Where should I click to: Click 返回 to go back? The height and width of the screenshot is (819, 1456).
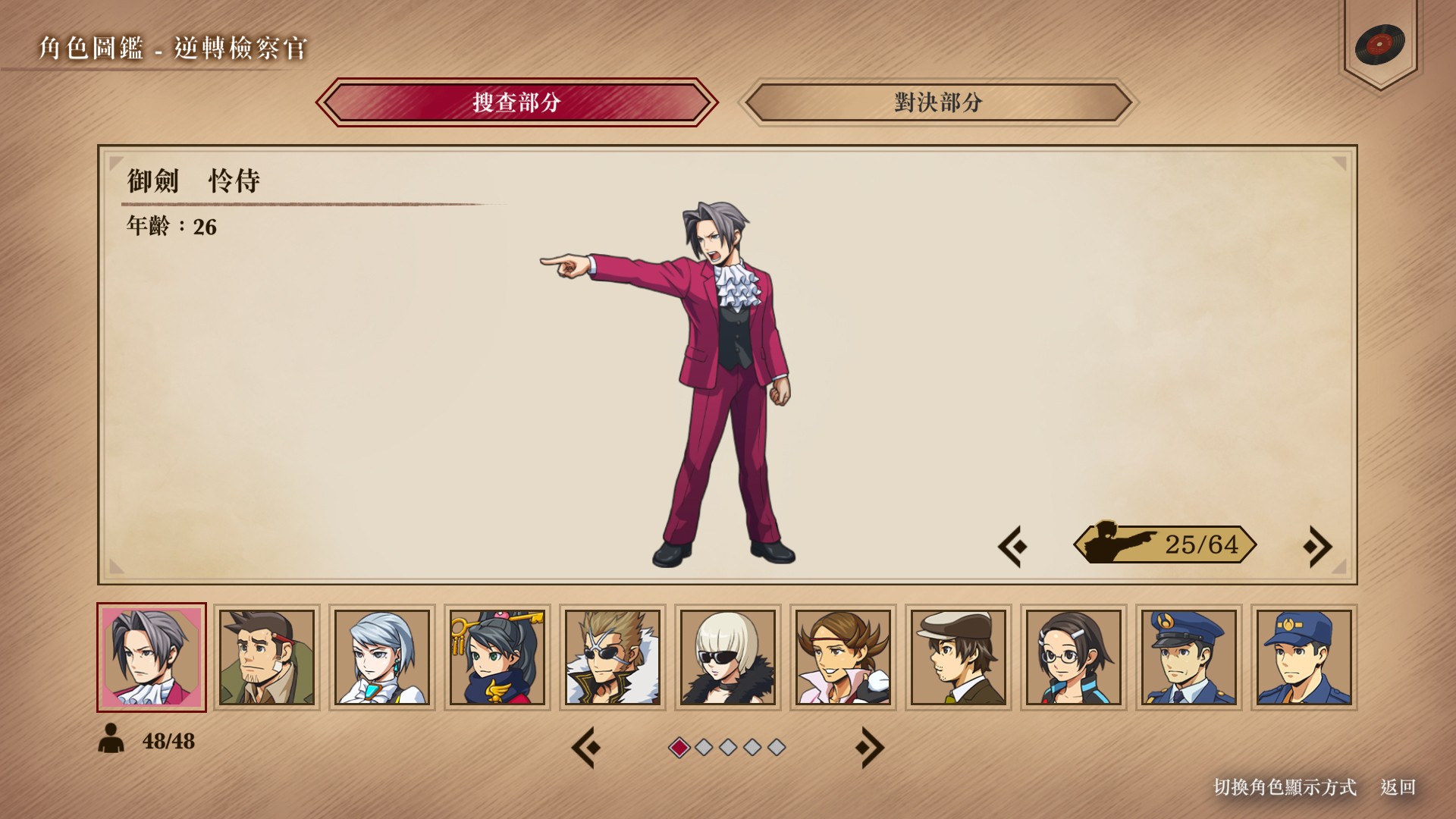[x=1398, y=787]
